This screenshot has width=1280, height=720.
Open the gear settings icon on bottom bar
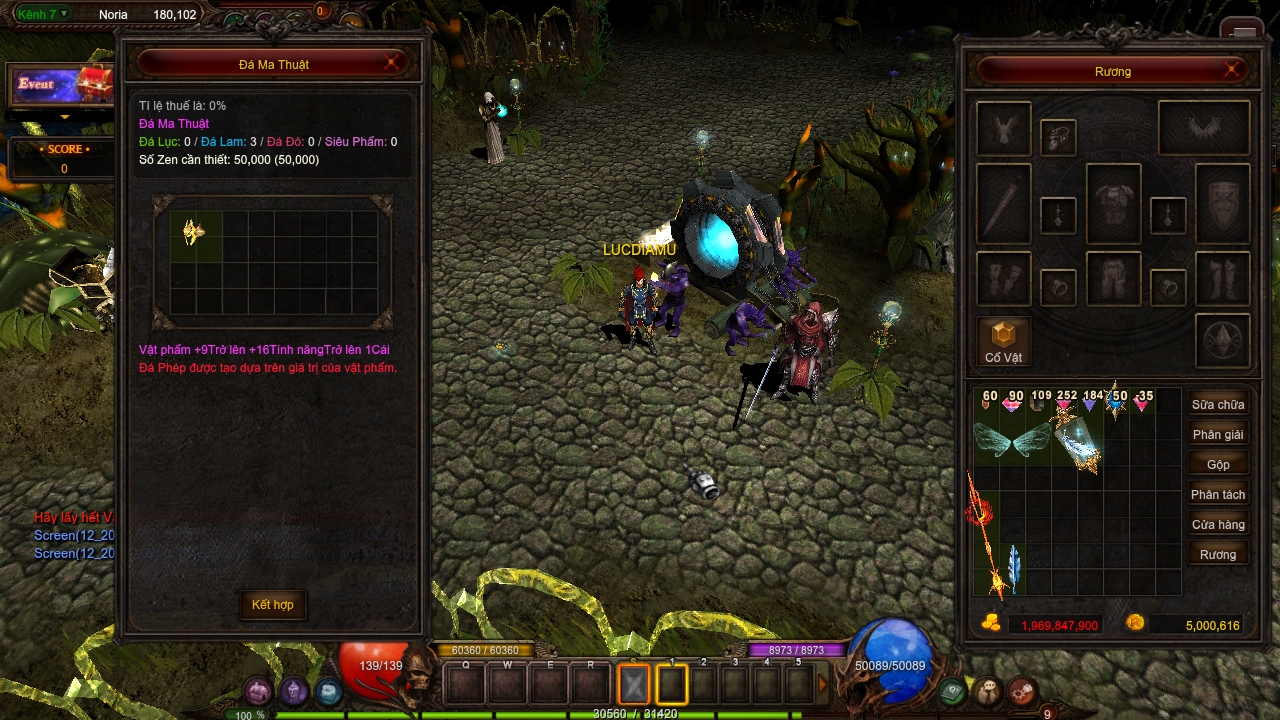pos(1021,691)
